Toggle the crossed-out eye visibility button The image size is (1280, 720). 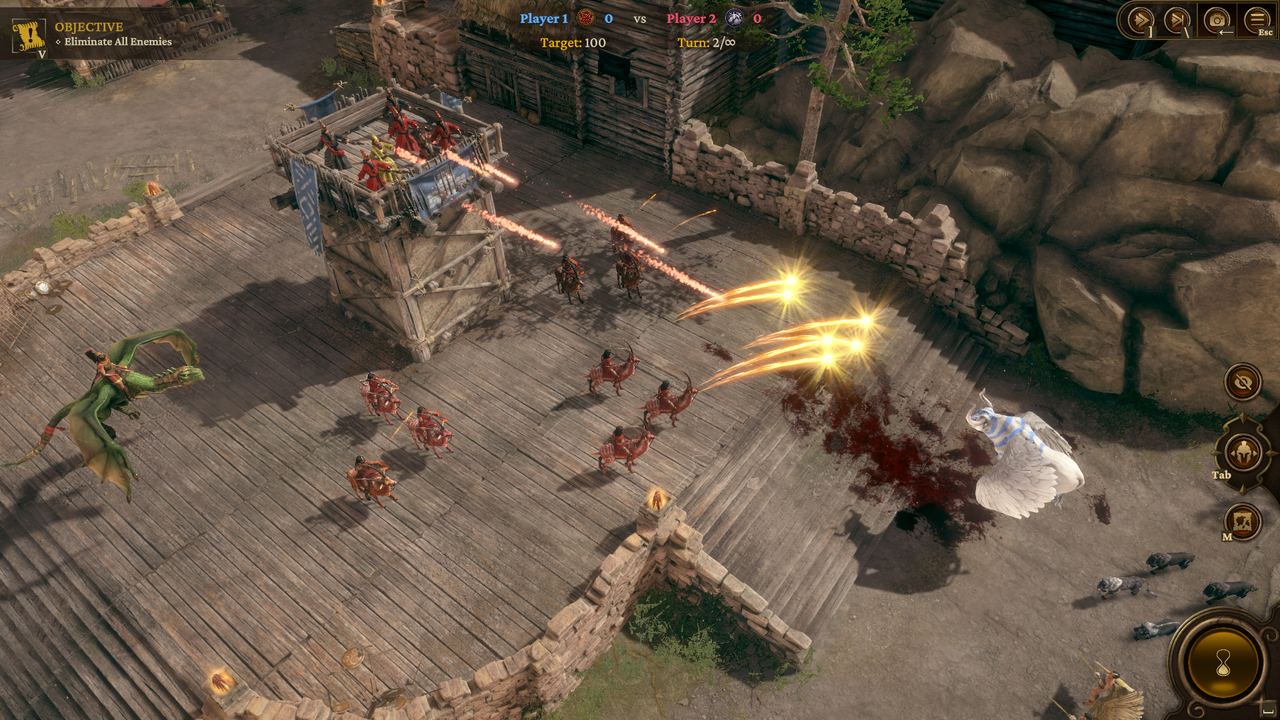[x=1243, y=381]
